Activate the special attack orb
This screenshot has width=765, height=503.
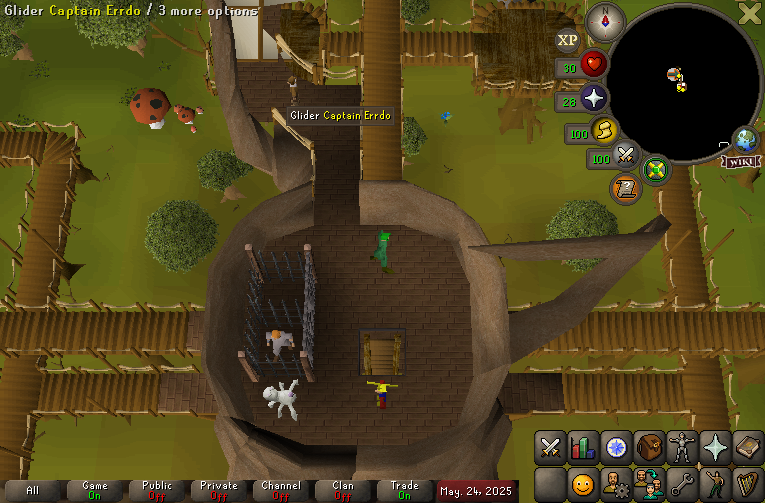627,156
